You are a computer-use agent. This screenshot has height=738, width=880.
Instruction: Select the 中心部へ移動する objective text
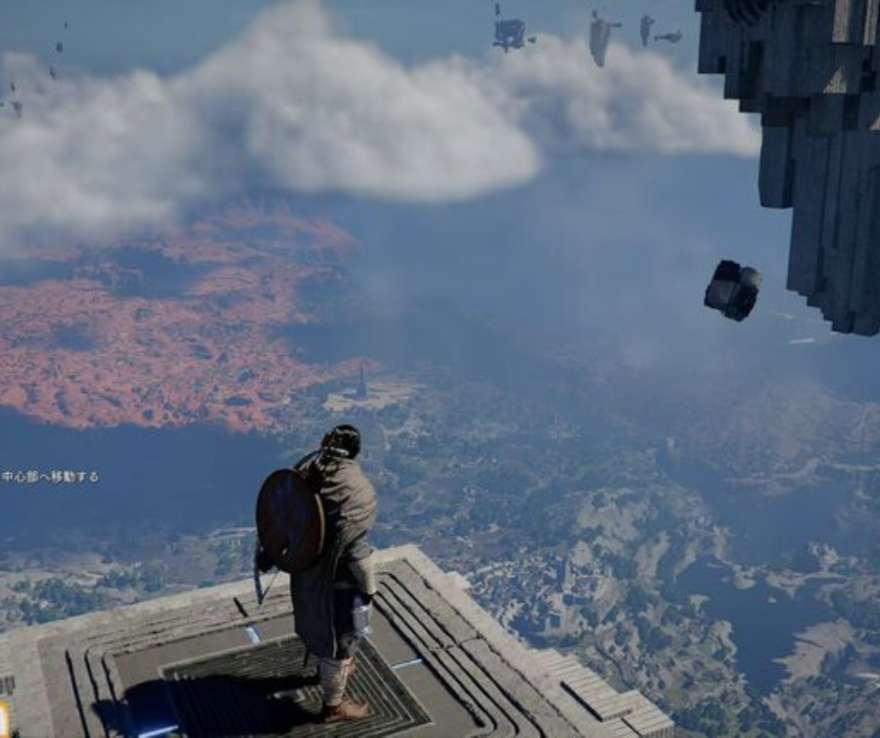click(50, 477)
